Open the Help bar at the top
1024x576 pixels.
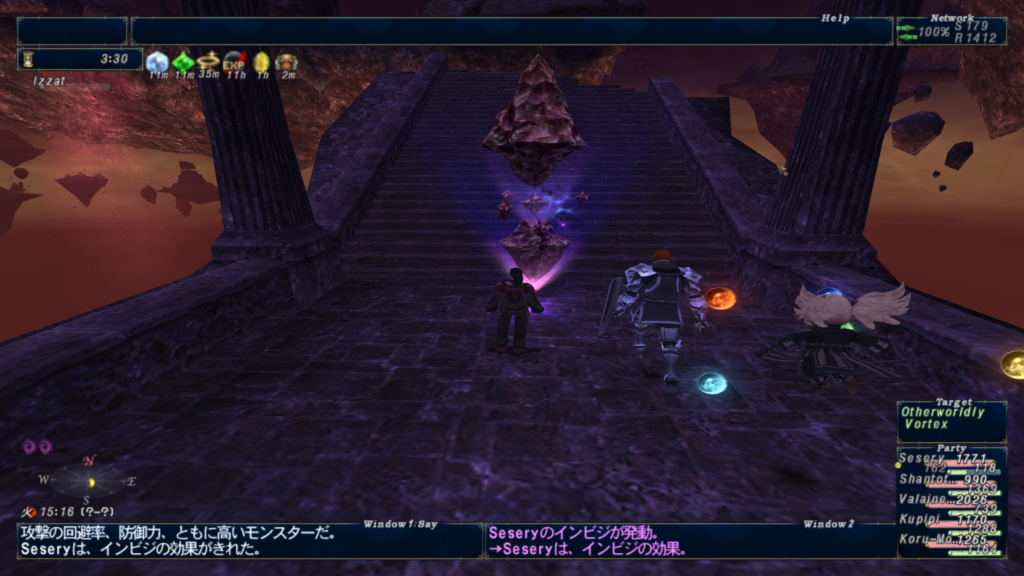click(x=511, y=31)
